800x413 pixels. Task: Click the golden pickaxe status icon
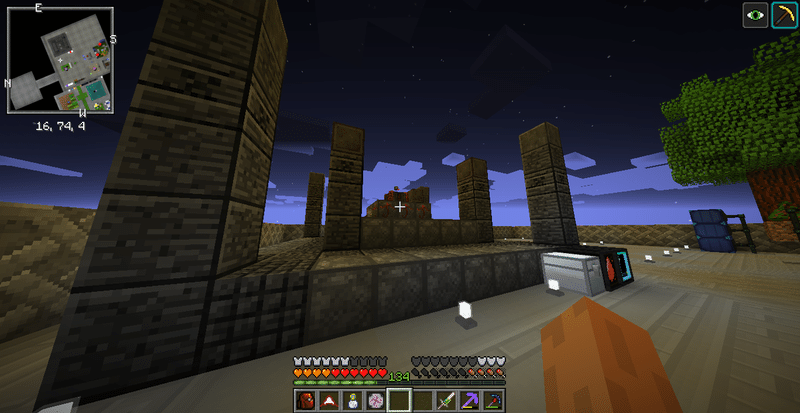point(783,15)
